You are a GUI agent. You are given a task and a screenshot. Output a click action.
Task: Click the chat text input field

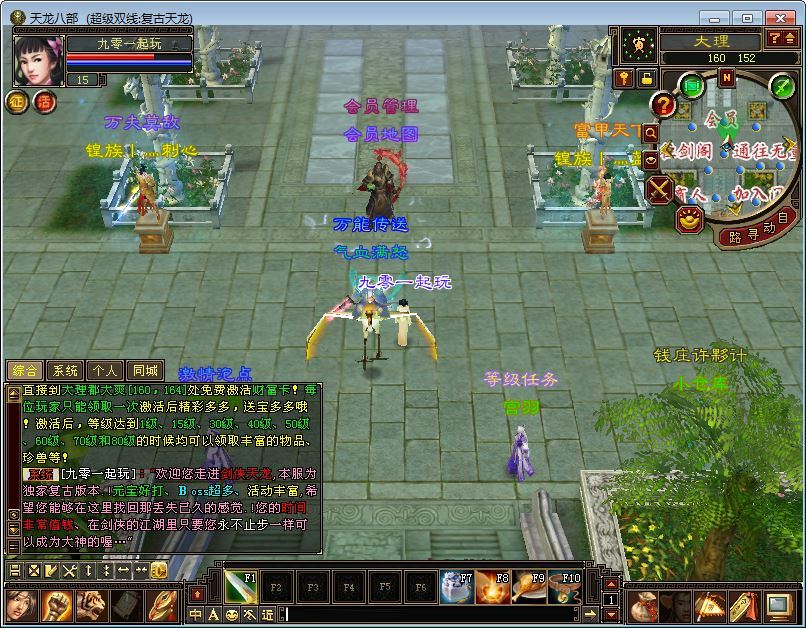pyautogui.click(x=430, y=614)
